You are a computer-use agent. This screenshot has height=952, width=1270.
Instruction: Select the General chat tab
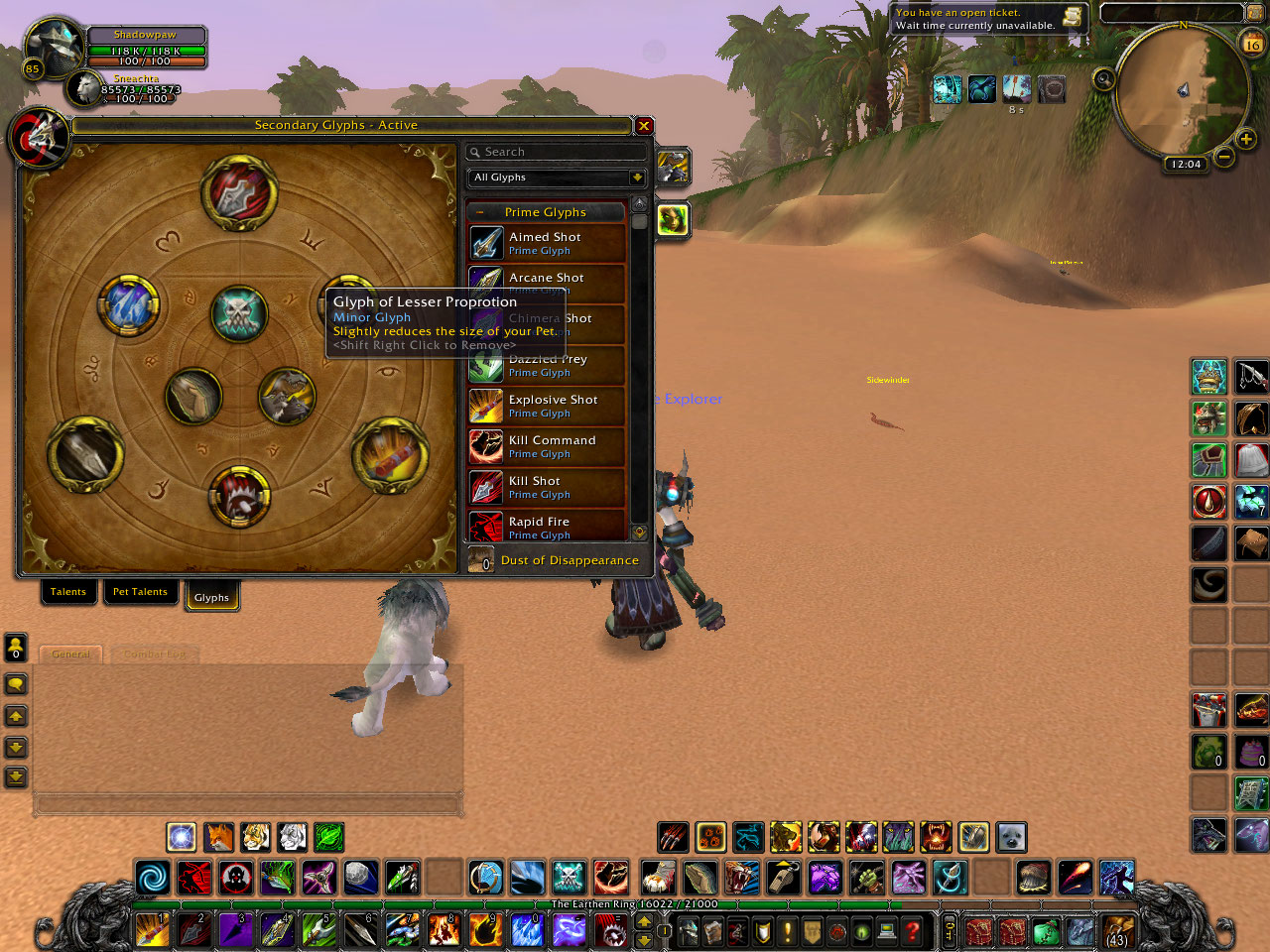pos(70,654)
